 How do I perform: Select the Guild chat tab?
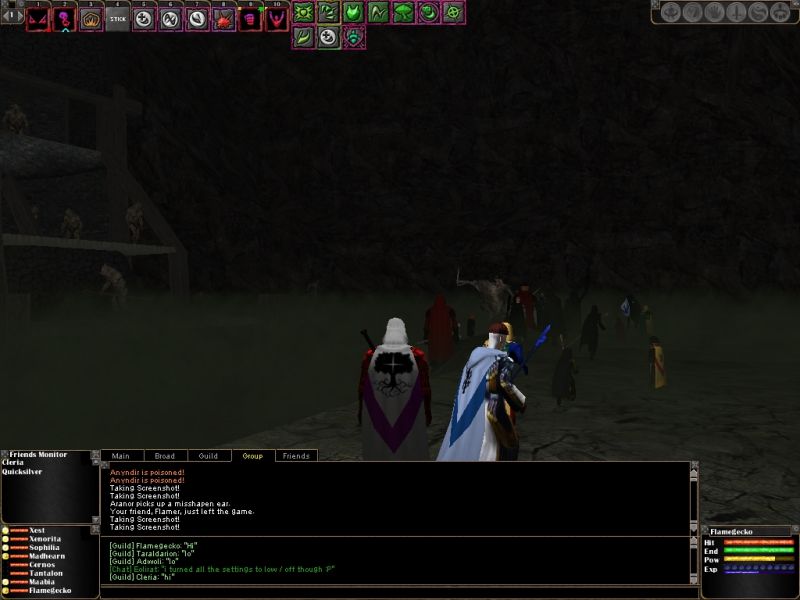point(208,456)
